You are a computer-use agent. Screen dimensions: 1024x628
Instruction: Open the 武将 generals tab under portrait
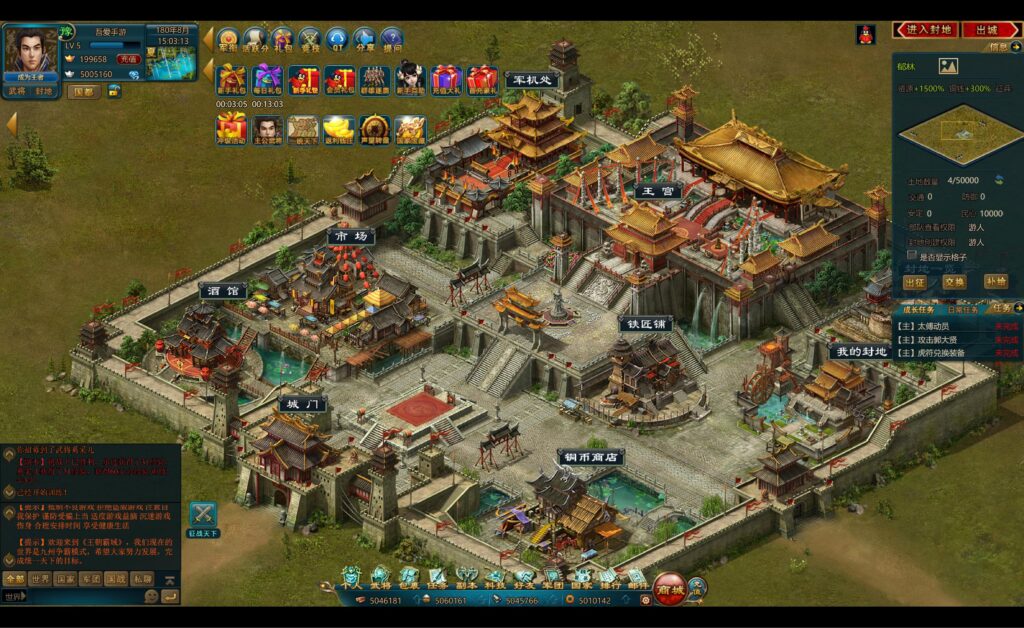pos(17,91)
